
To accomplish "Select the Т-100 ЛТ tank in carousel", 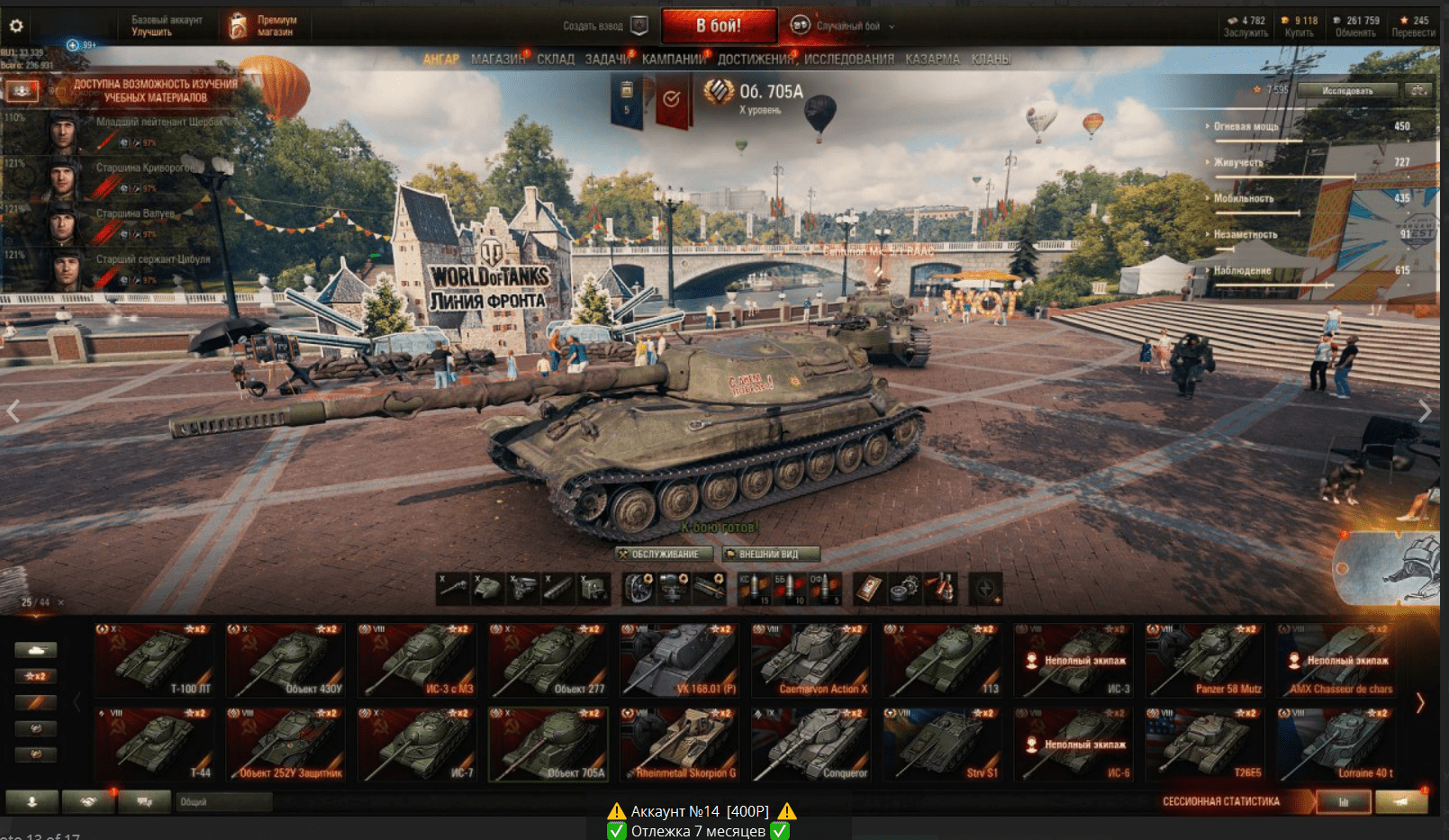I will pos(155,661).
